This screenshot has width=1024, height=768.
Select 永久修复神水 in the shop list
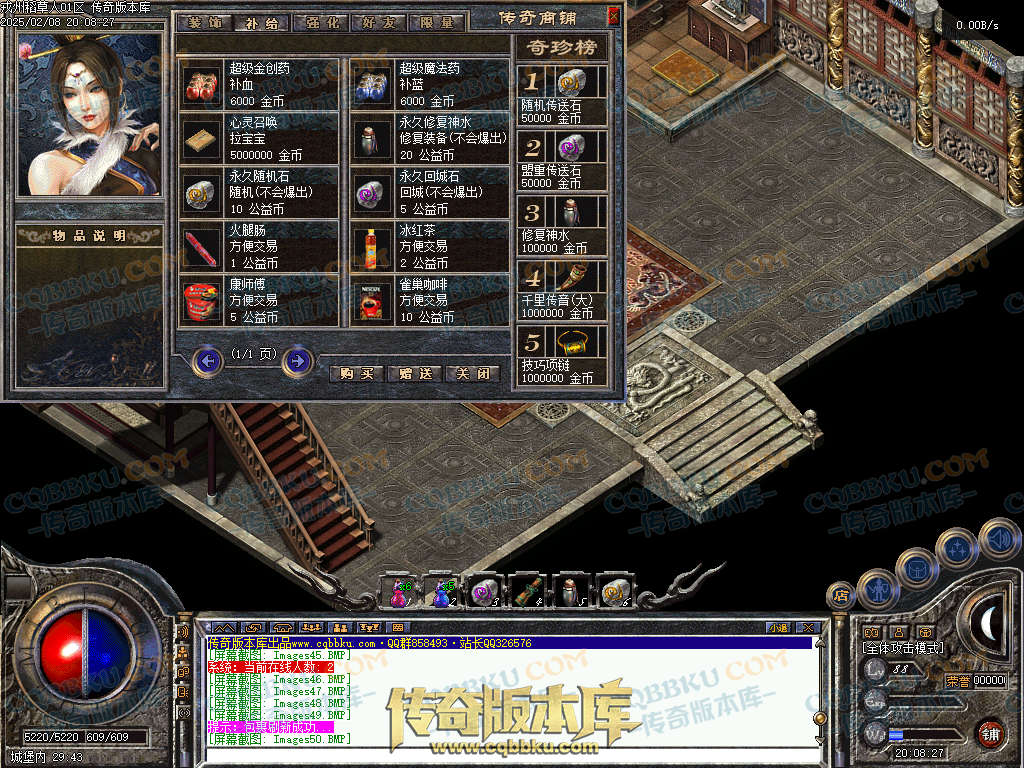coord(372,138)
